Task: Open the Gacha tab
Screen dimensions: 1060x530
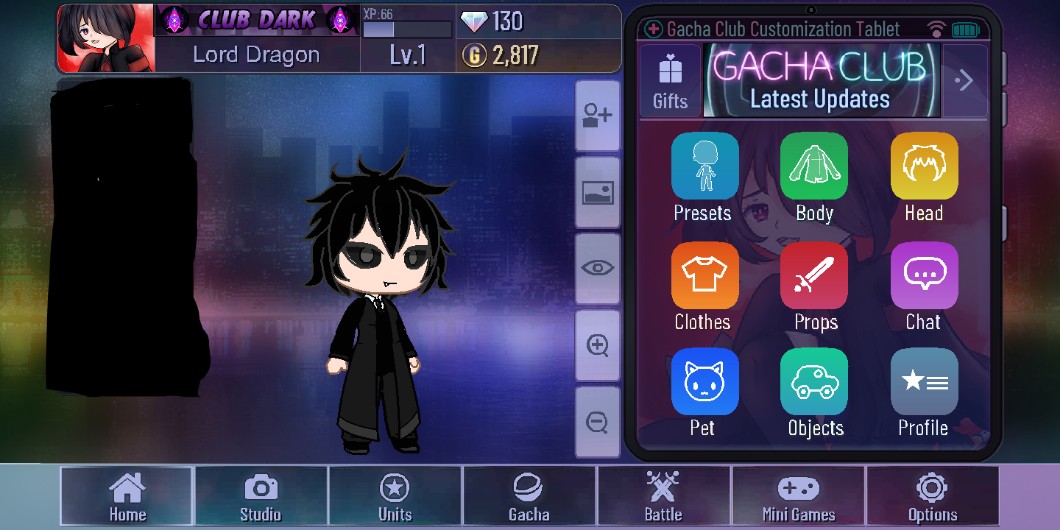Action: coord(529,497)
